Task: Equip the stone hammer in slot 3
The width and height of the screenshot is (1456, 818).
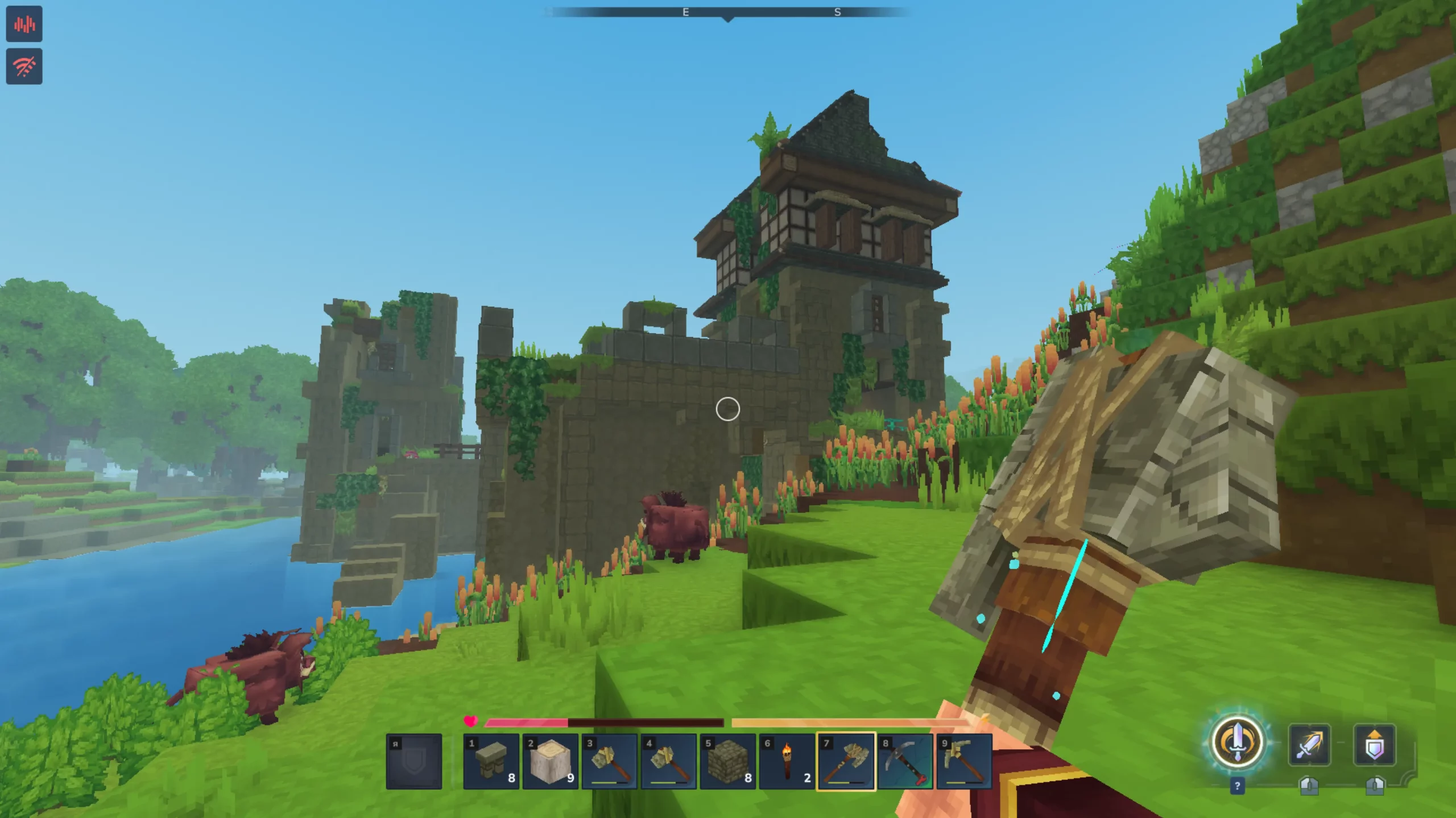Action: 609,761
